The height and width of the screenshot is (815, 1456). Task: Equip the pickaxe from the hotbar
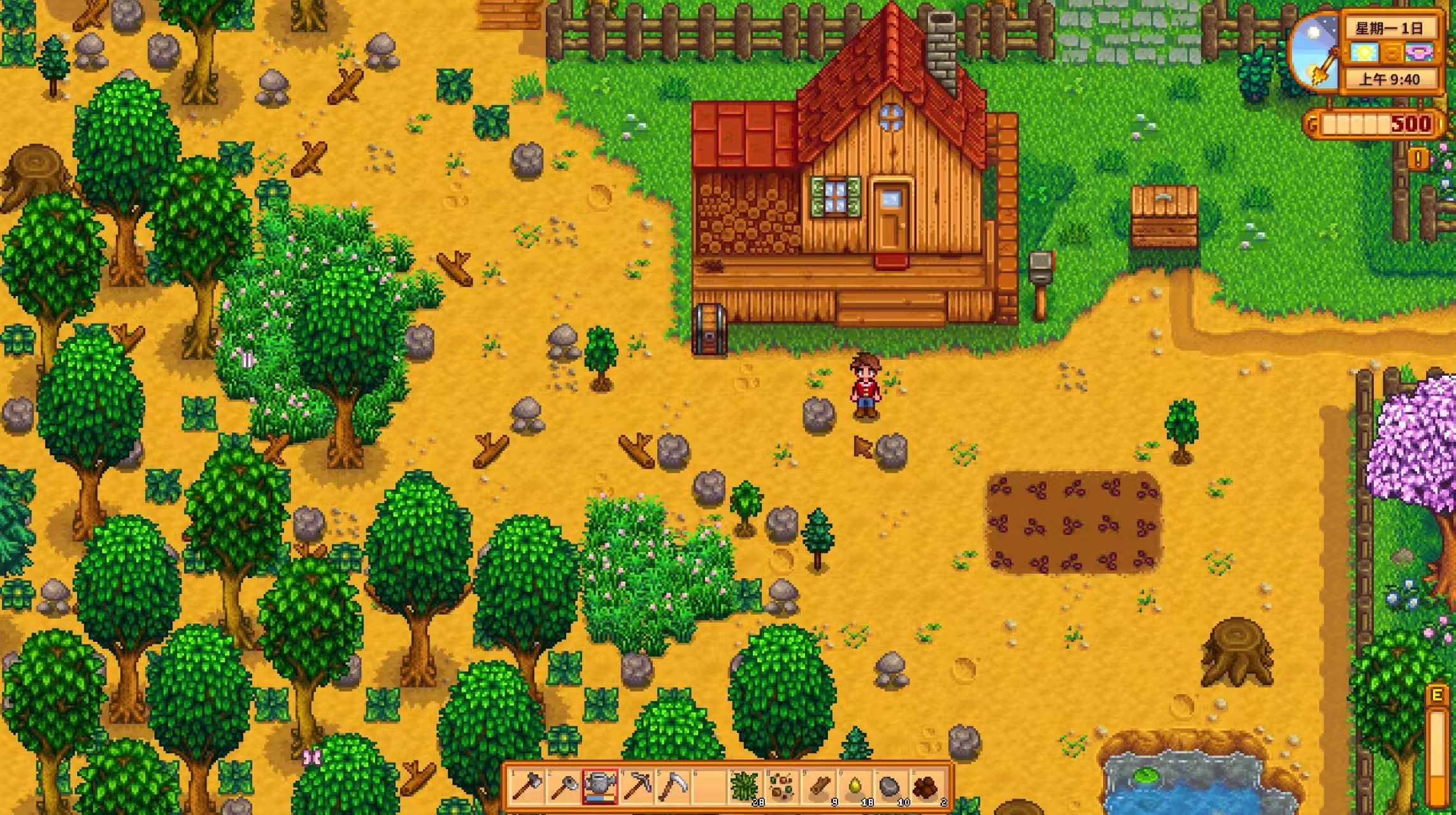click(636, 787)
